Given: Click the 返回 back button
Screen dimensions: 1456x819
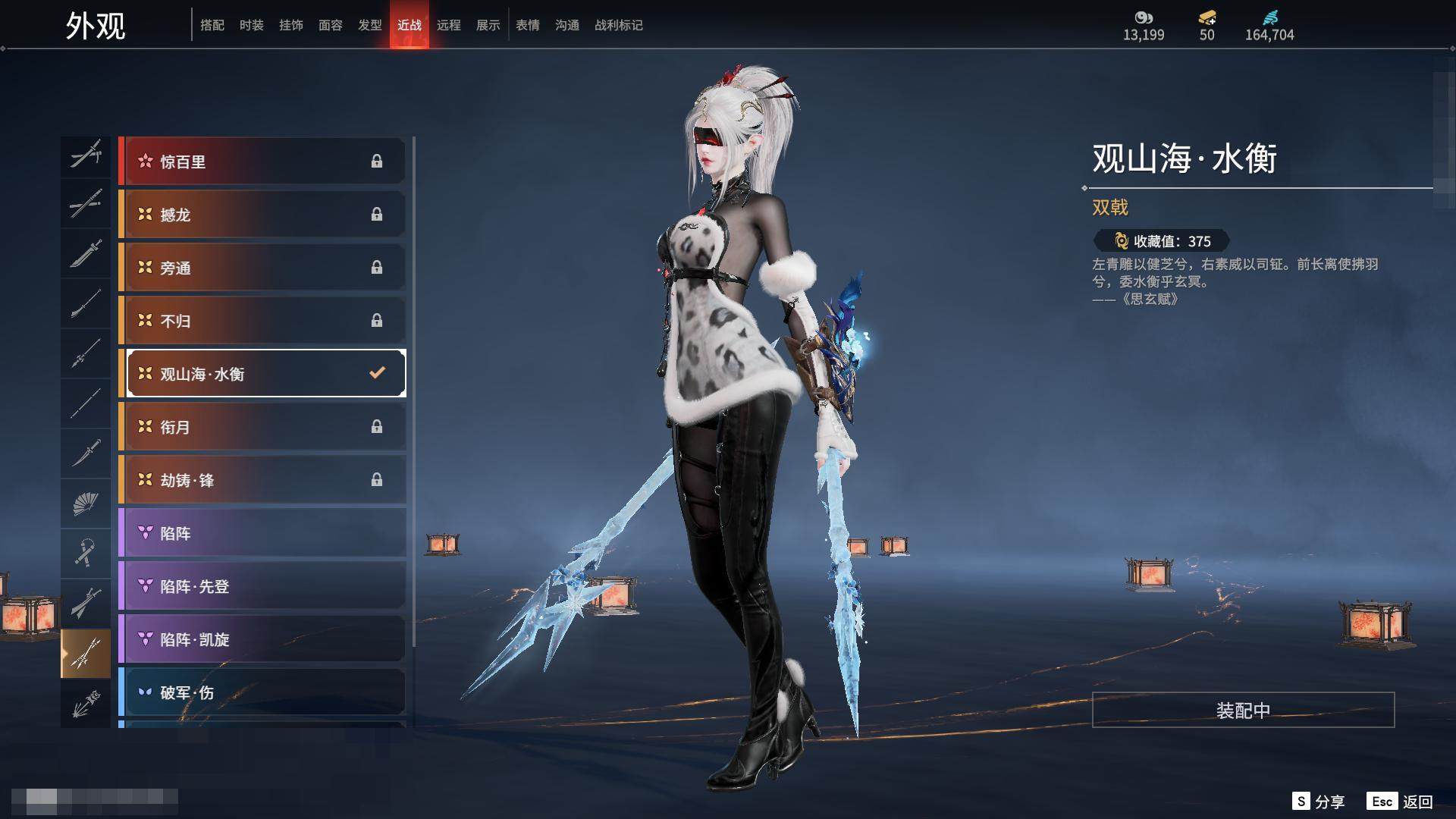Looking at the screenshot, I should click(1401, 802).
